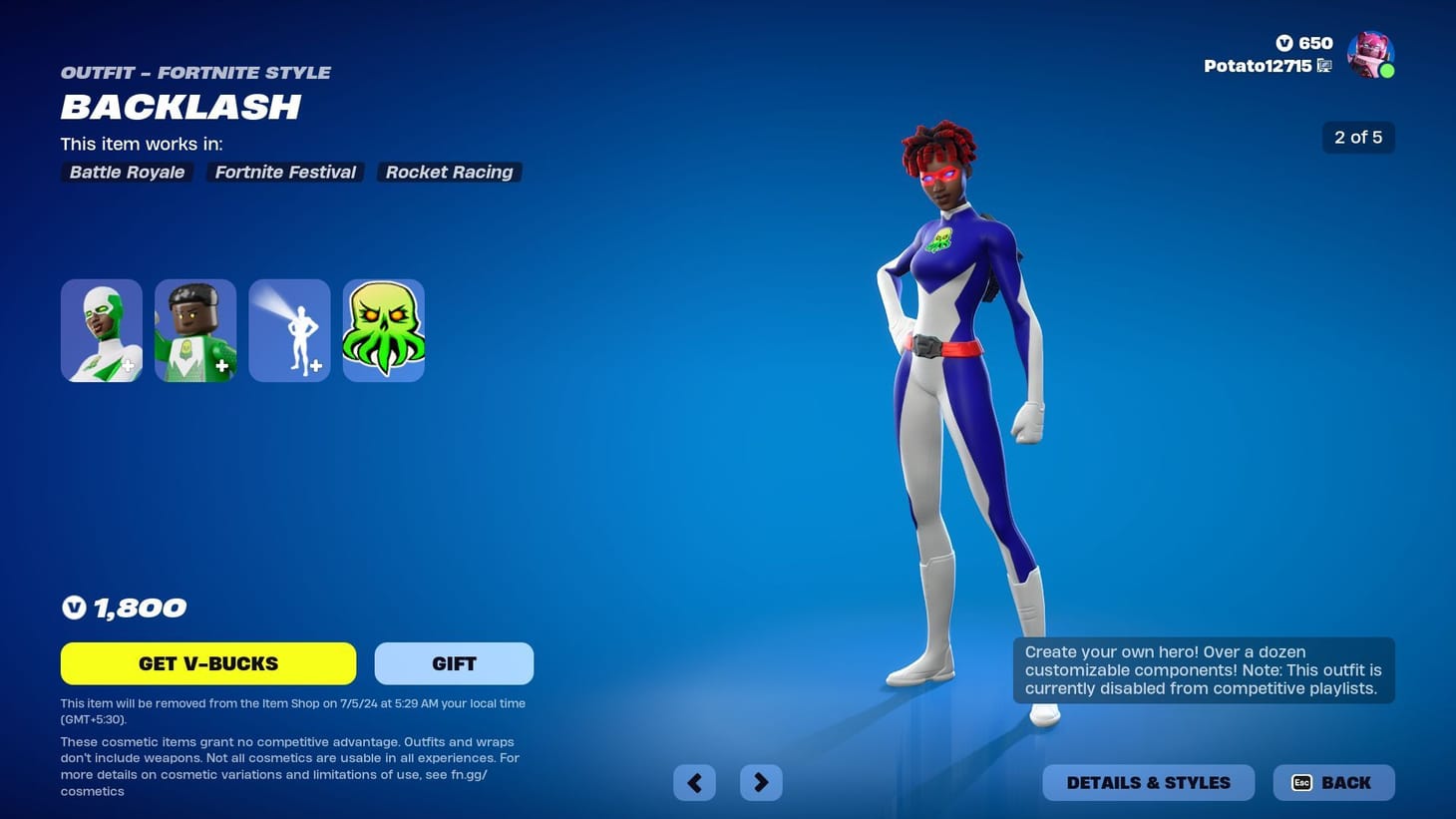Open DETAILS & STYLES
Screen dimensions: 1456x819
(x=1148, y=782)
